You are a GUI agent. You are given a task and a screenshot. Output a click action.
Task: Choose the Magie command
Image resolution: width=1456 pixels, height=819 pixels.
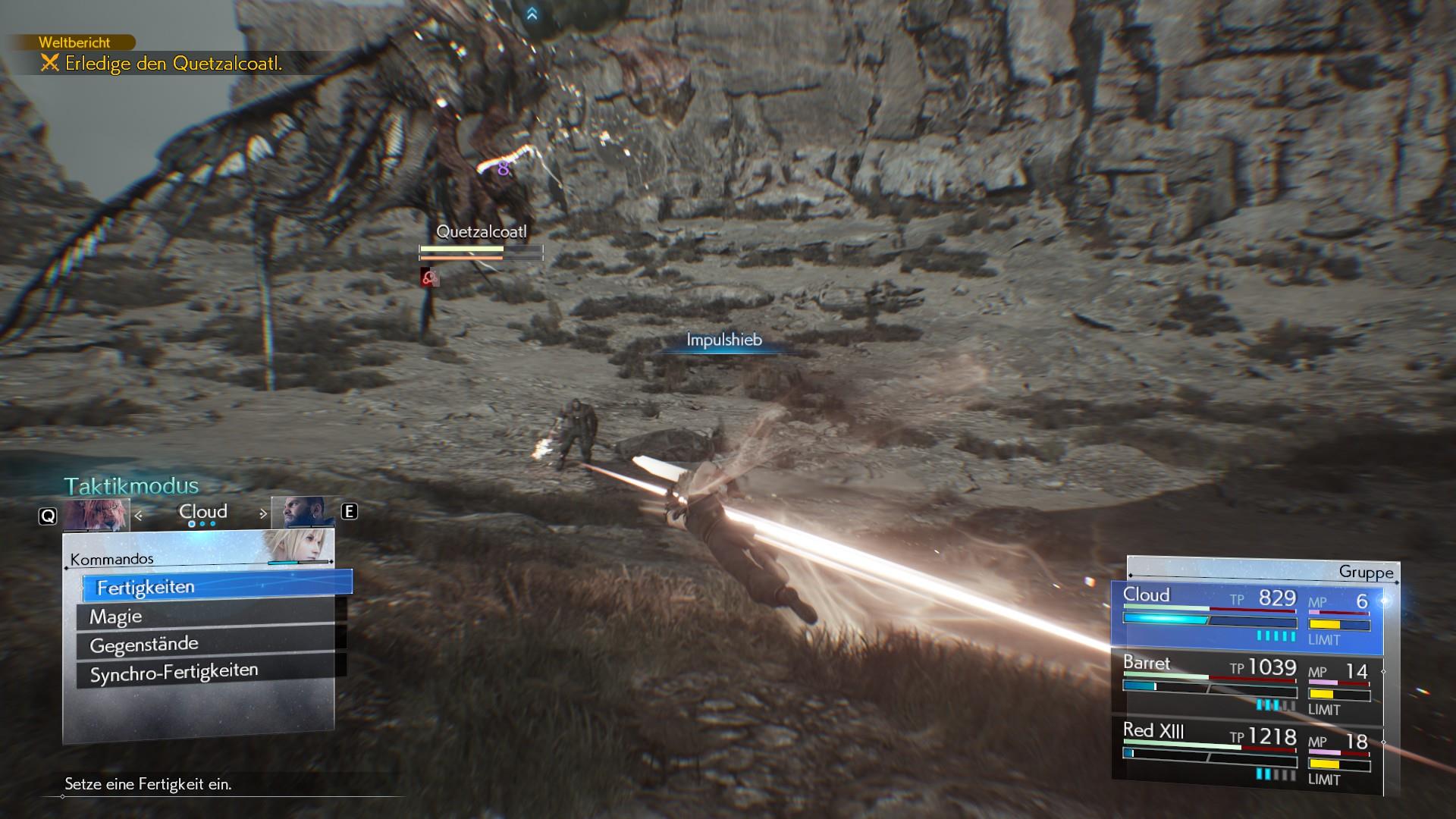tap(205, 616)
